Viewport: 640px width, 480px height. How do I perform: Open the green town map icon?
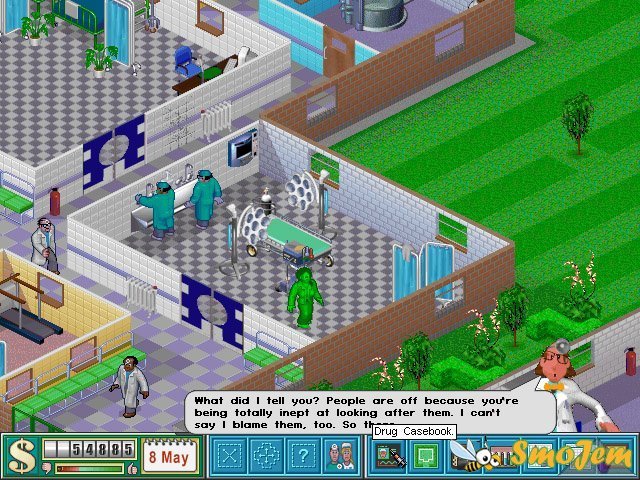(x=423, y=457)
